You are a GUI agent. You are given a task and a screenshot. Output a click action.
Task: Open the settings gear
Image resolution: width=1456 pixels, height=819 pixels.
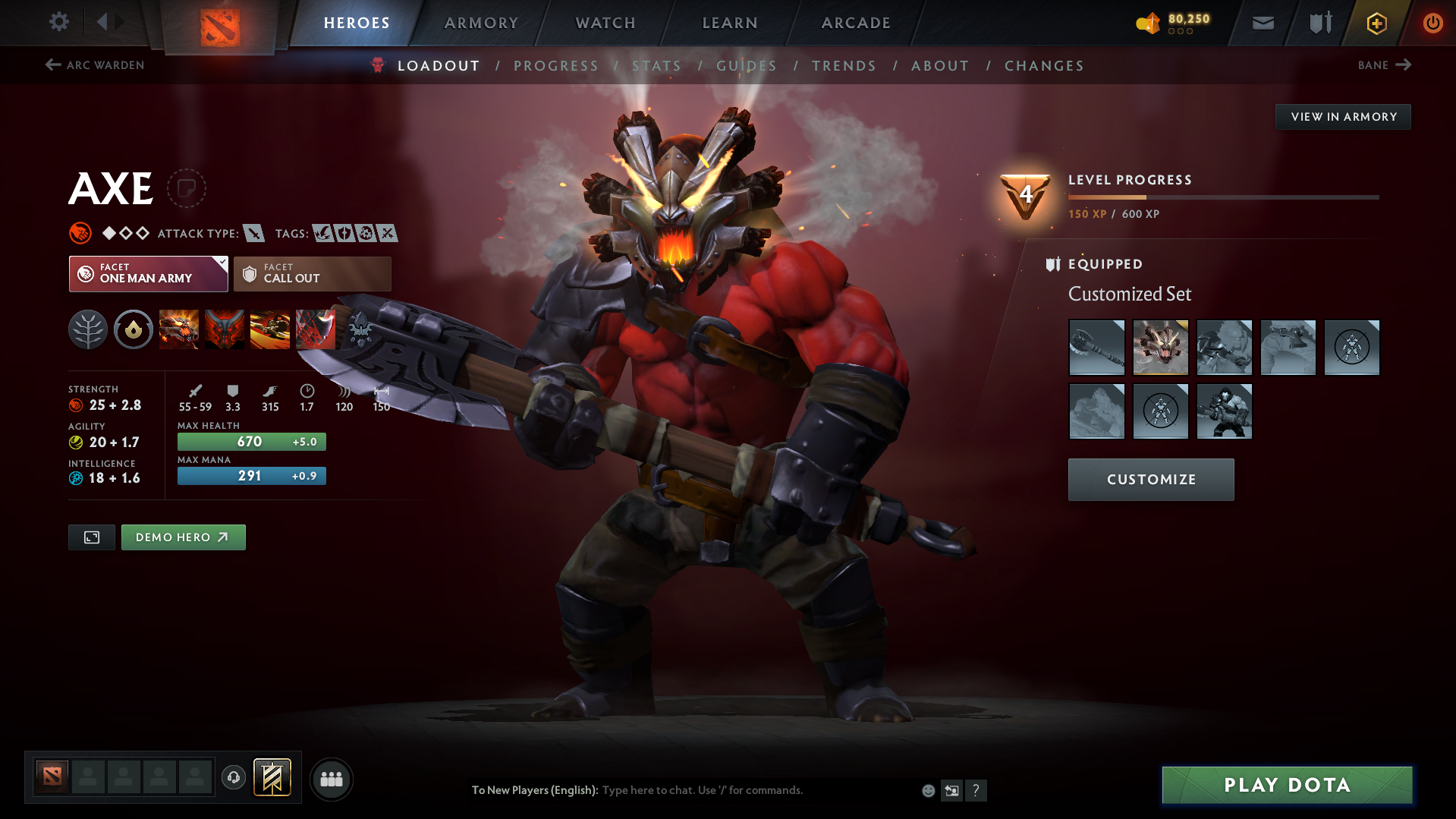point(58,22)
